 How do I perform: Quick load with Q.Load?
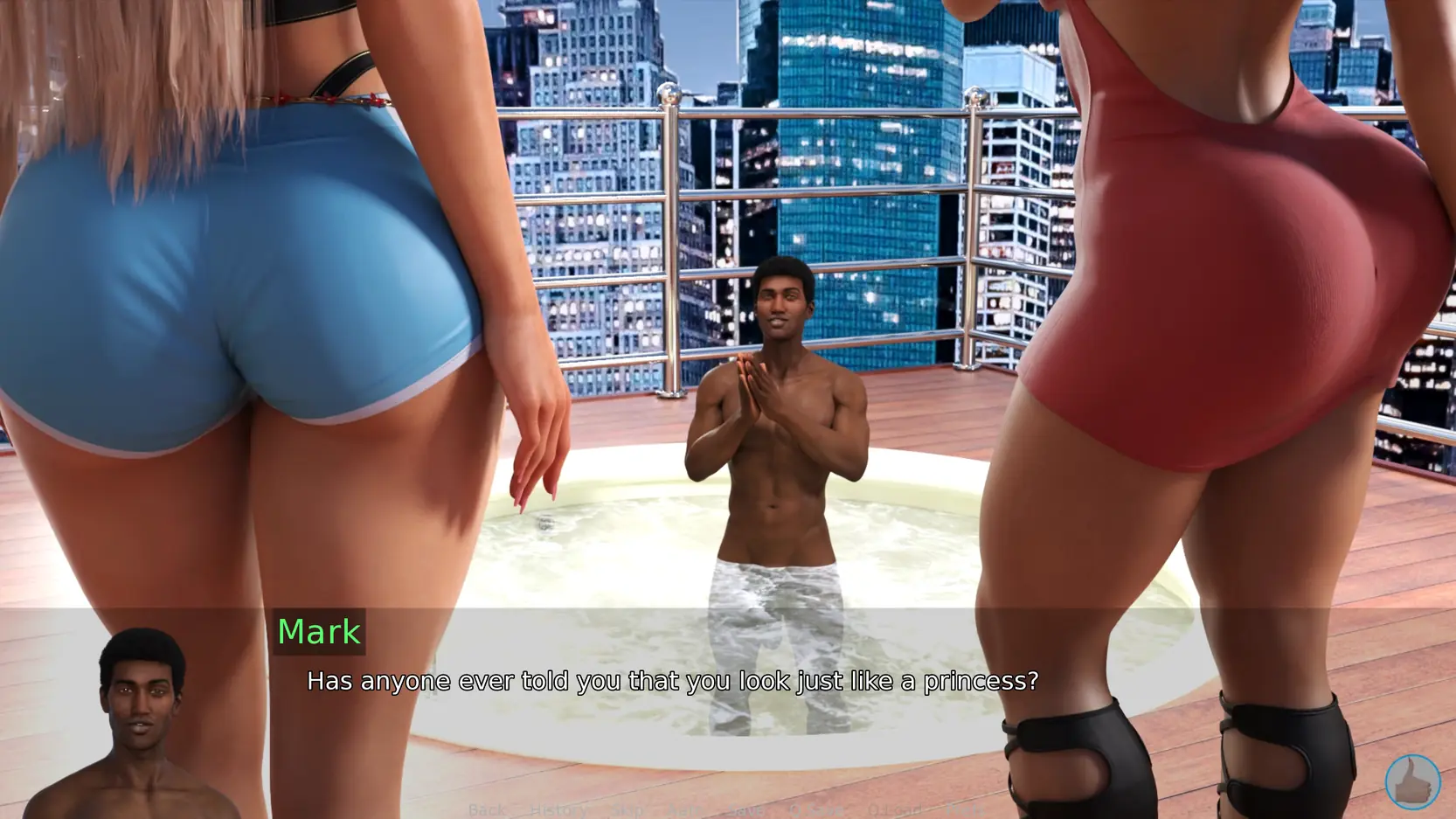895,810
